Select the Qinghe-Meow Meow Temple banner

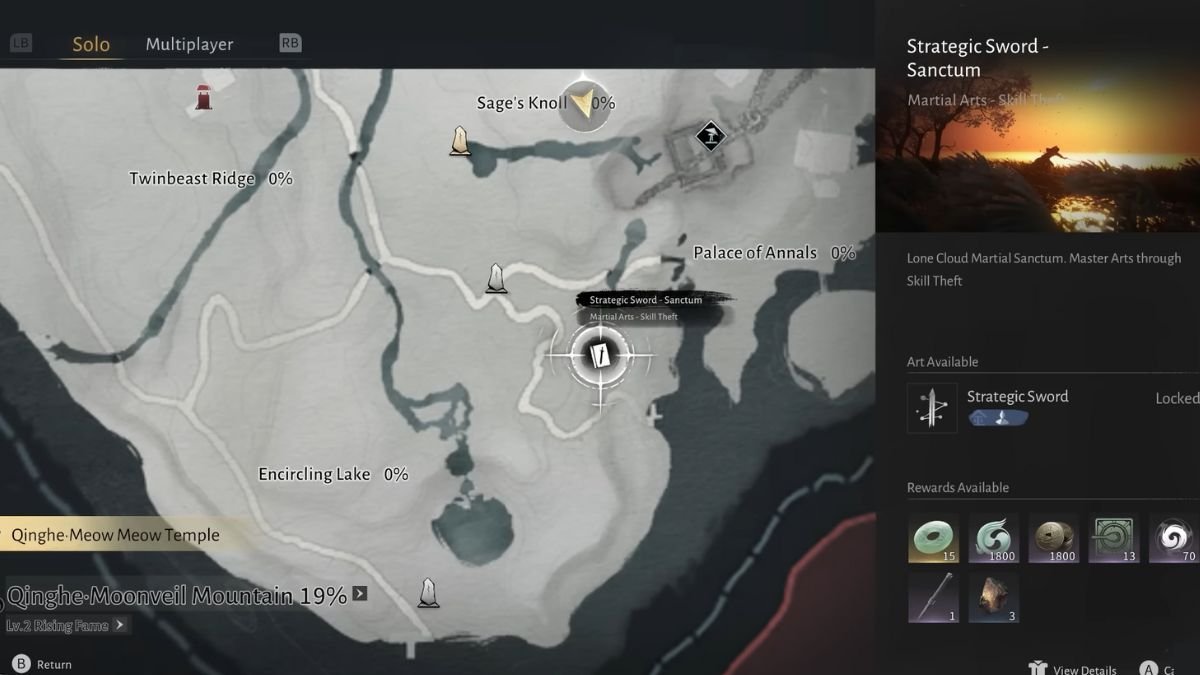pyautogui.click(x=116, y=535)
